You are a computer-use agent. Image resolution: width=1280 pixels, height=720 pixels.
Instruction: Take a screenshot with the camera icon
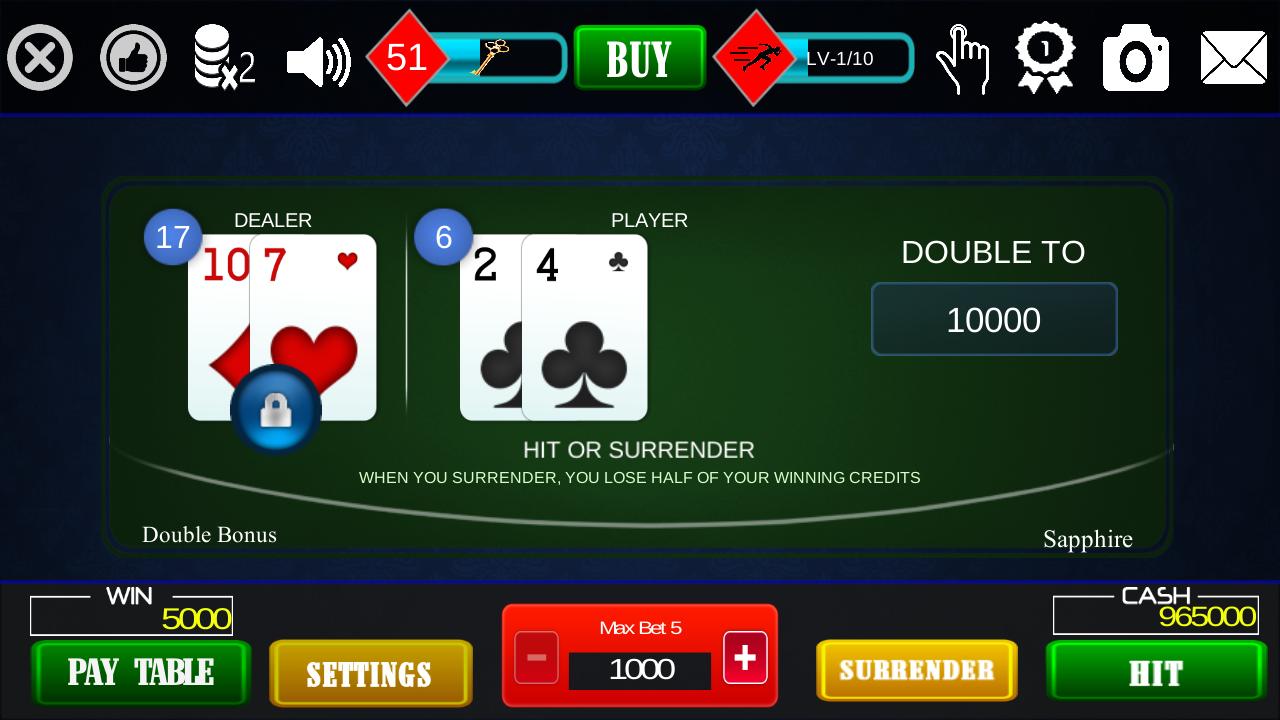1136,57
